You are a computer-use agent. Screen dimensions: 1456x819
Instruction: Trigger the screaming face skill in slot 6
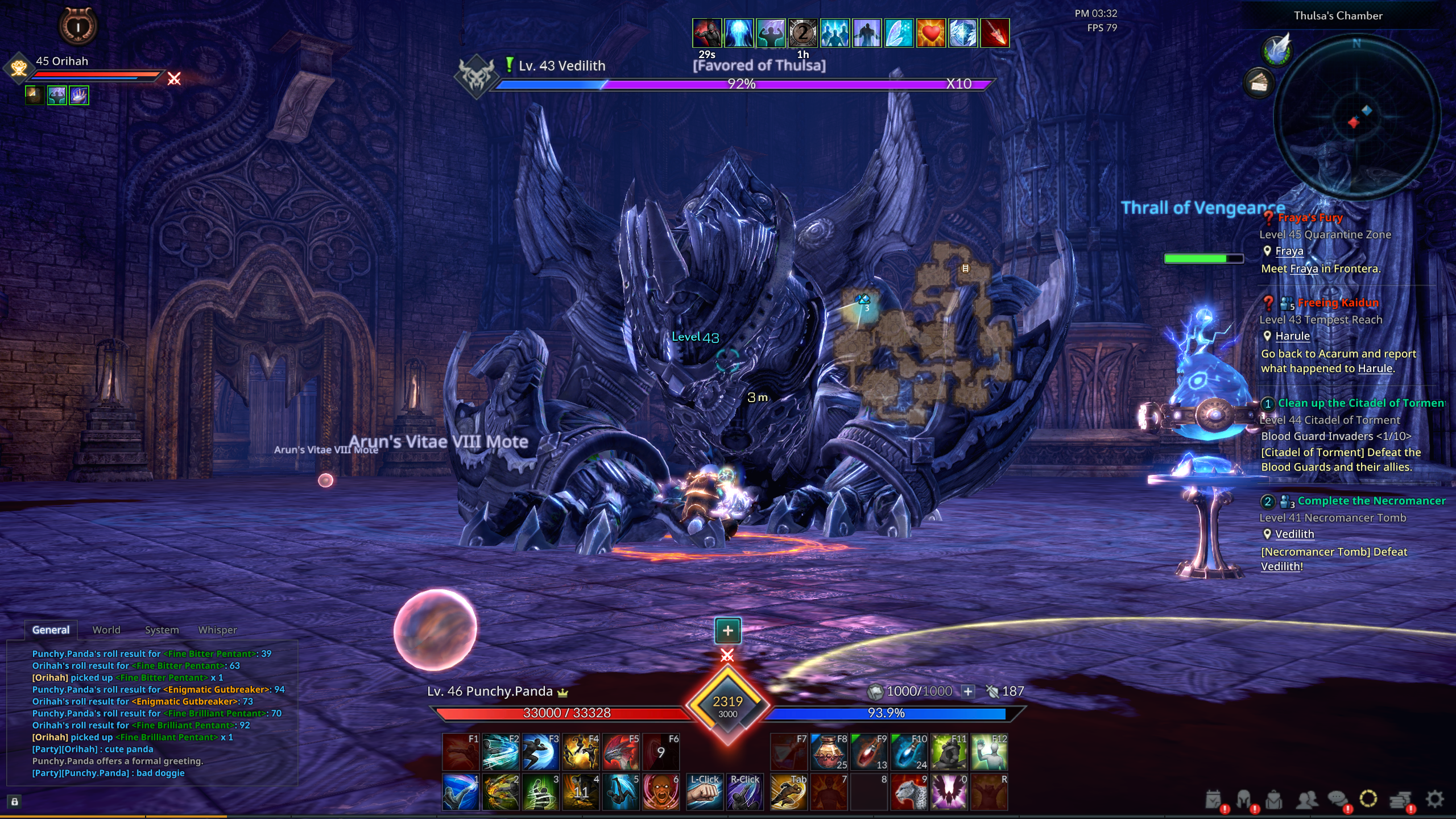click(661, 792)
